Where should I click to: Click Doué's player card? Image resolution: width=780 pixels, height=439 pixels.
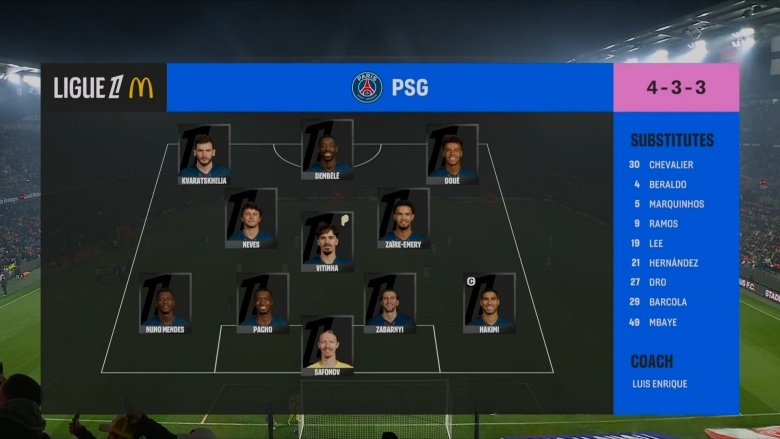coord(452,153)
